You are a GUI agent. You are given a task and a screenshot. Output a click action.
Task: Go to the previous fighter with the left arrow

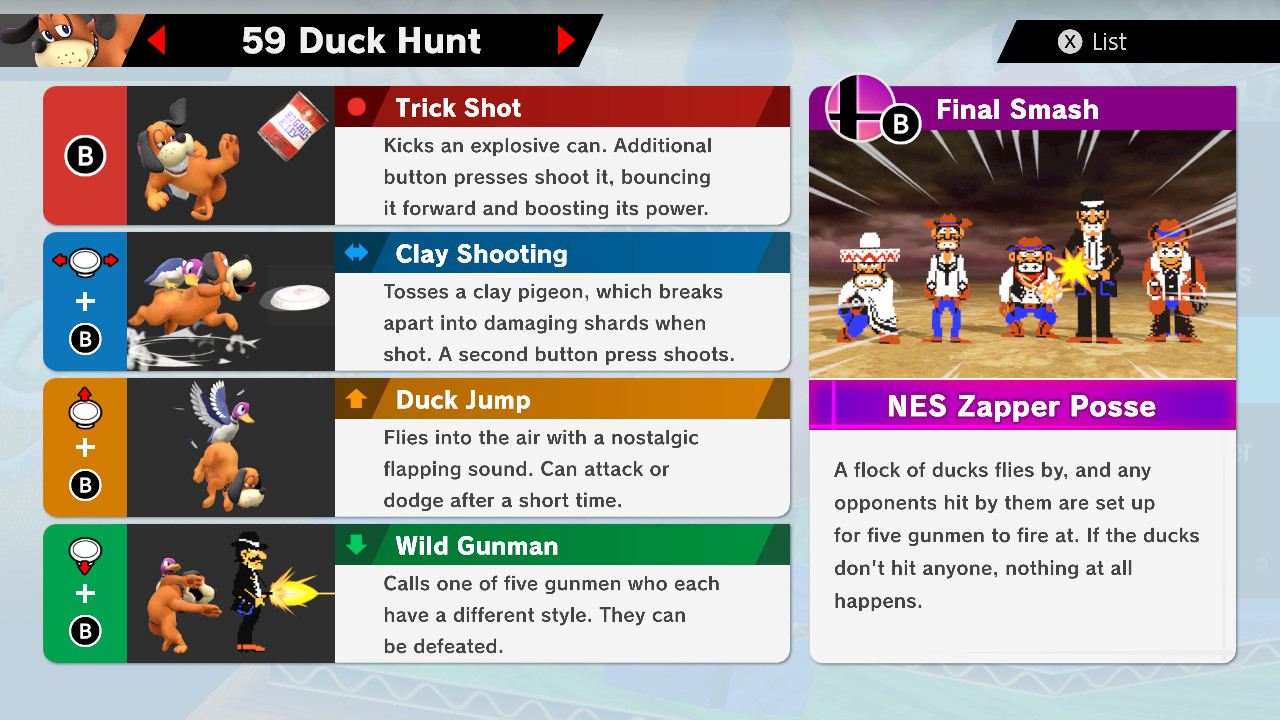(156, 41)
